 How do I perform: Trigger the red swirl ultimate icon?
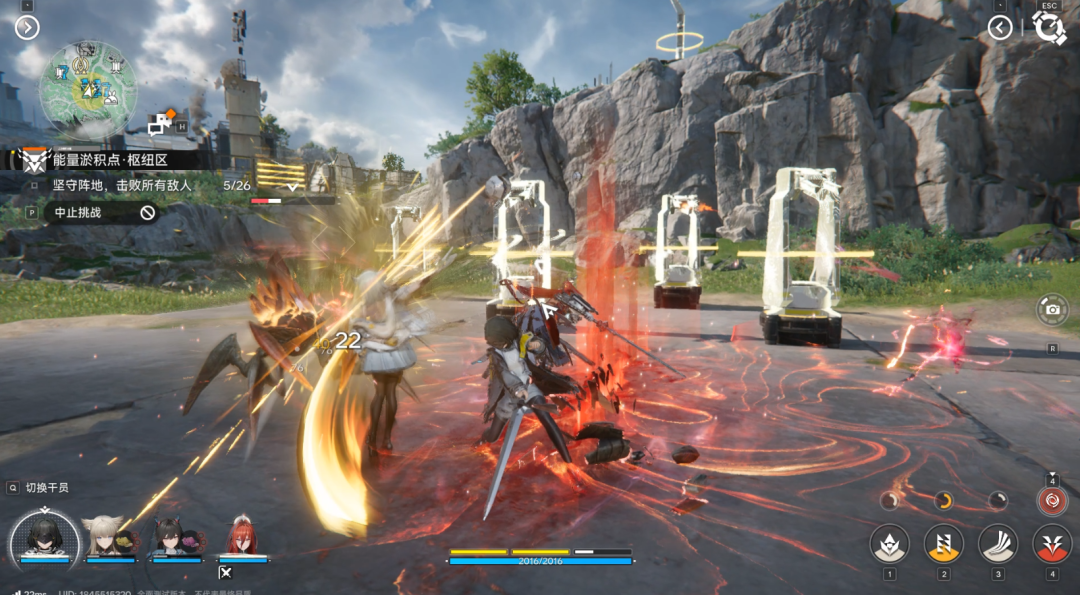1052,501
